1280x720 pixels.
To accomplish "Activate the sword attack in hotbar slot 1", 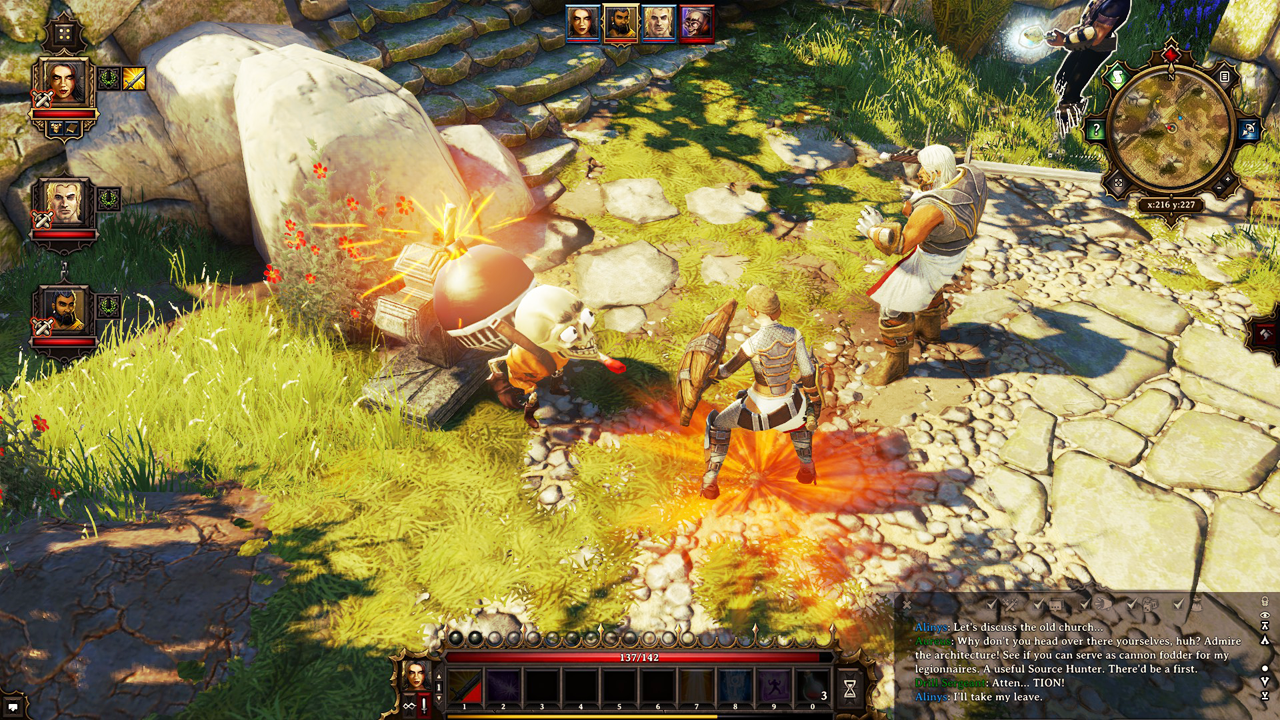I will coord(465,688).
